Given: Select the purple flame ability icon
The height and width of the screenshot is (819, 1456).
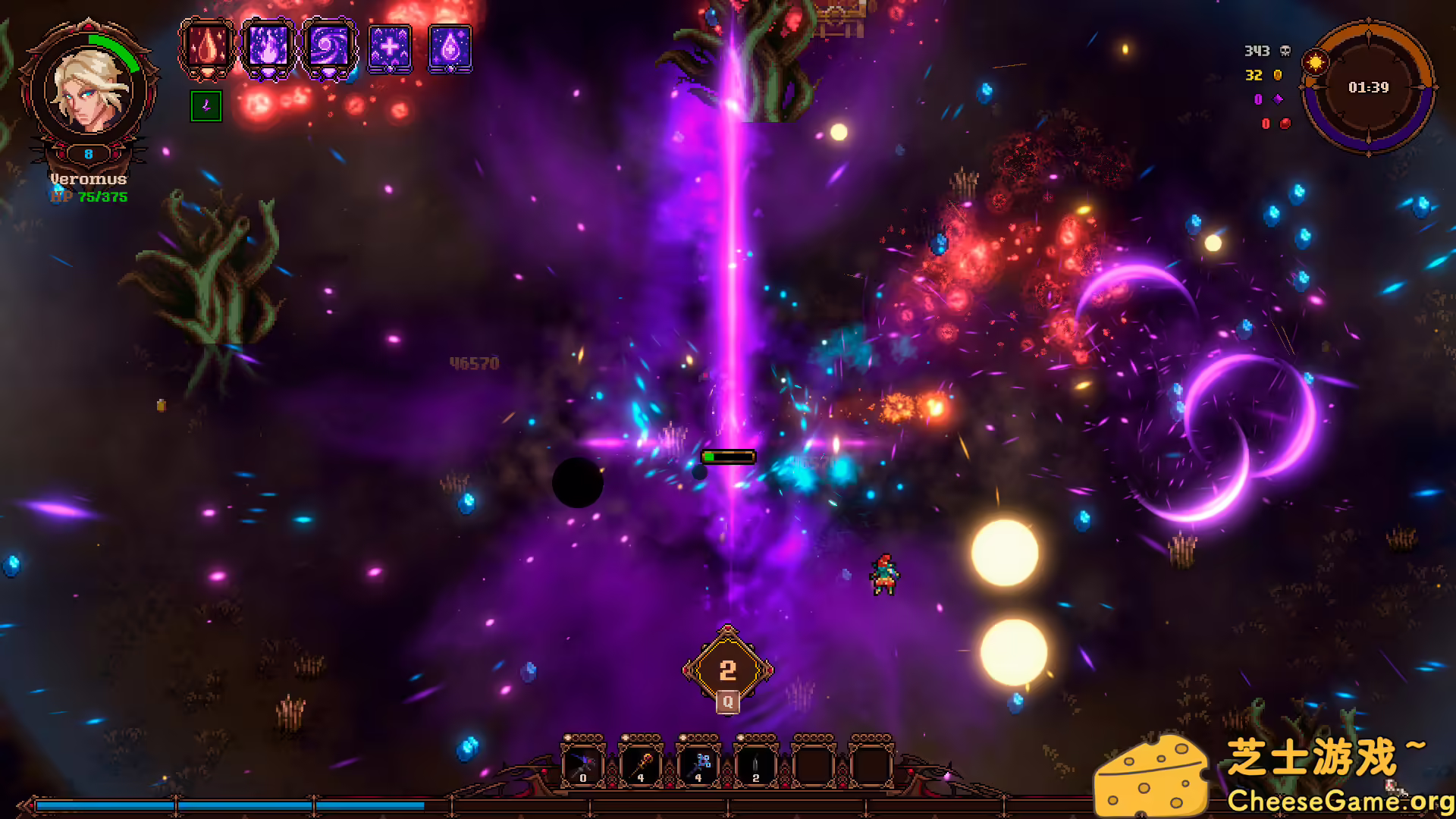Looking at the screenshot, I should (268, 49).
